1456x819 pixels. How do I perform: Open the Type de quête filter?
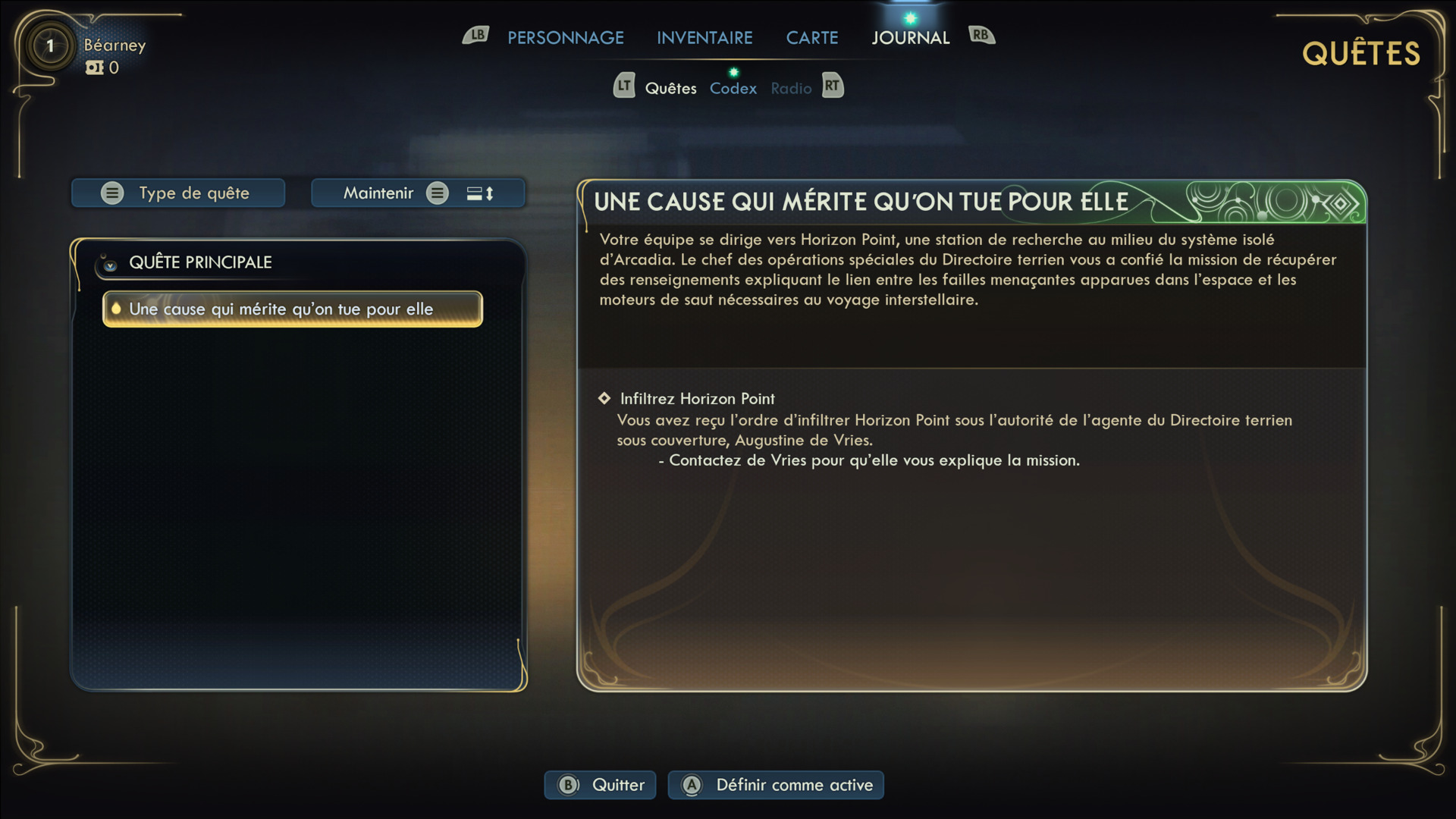point(178,193)
